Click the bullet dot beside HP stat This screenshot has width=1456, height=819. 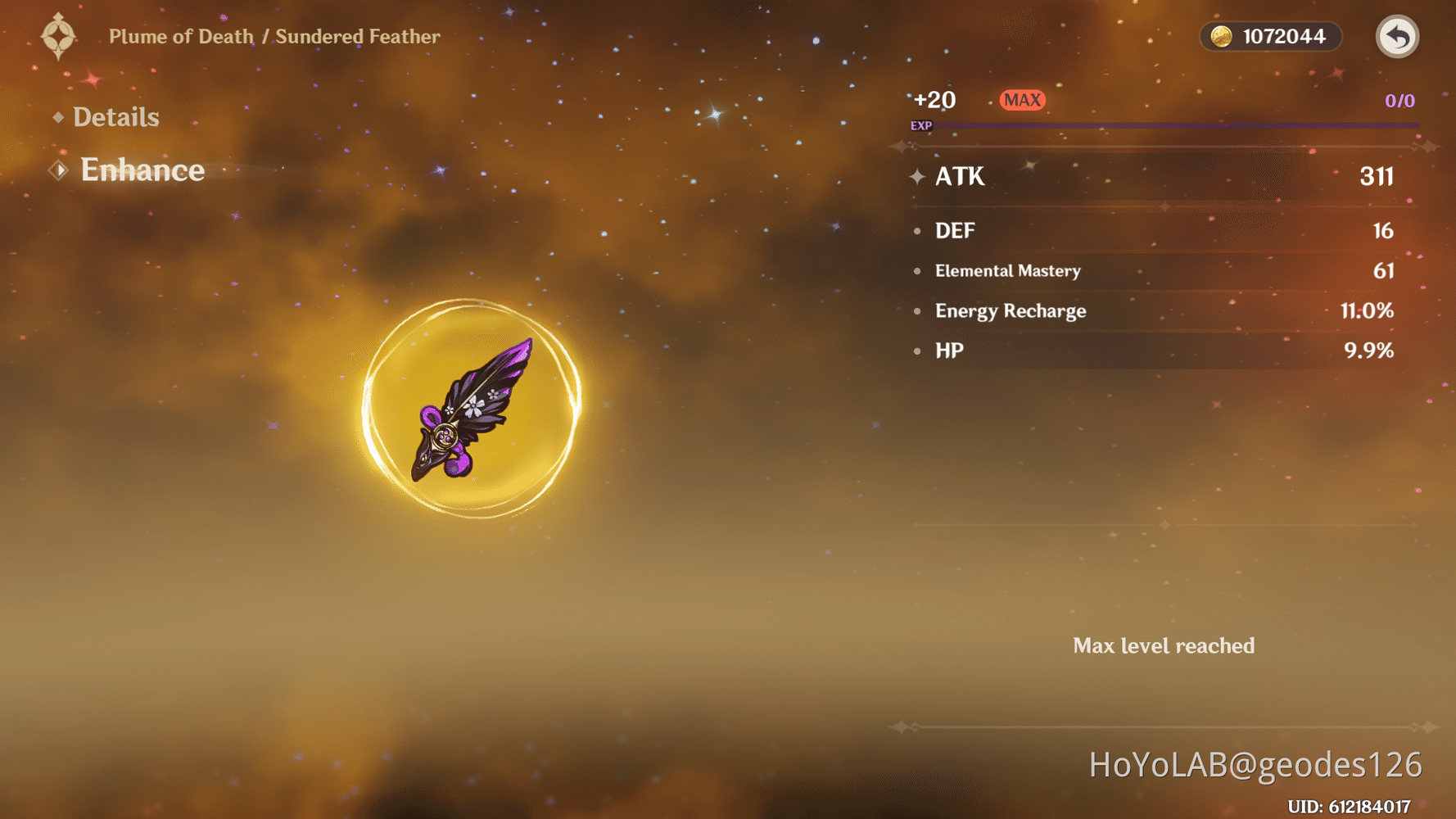click(916, 351)
